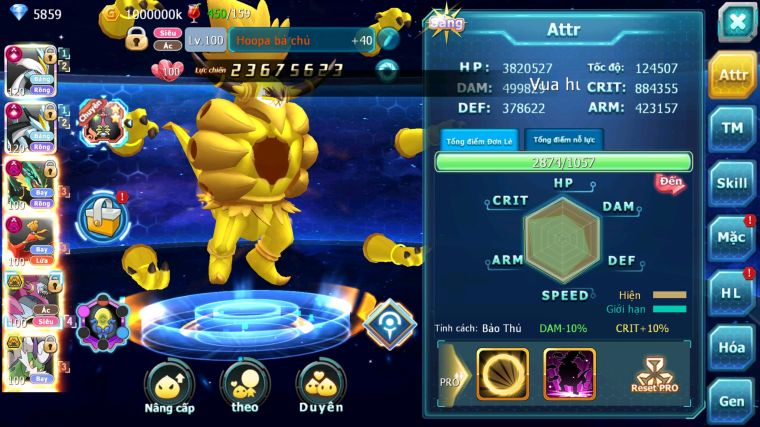Show the Tổng điểm Đơn Lẻ tab
This screenshot has height=427, width=760.
(x=479, y=140)
